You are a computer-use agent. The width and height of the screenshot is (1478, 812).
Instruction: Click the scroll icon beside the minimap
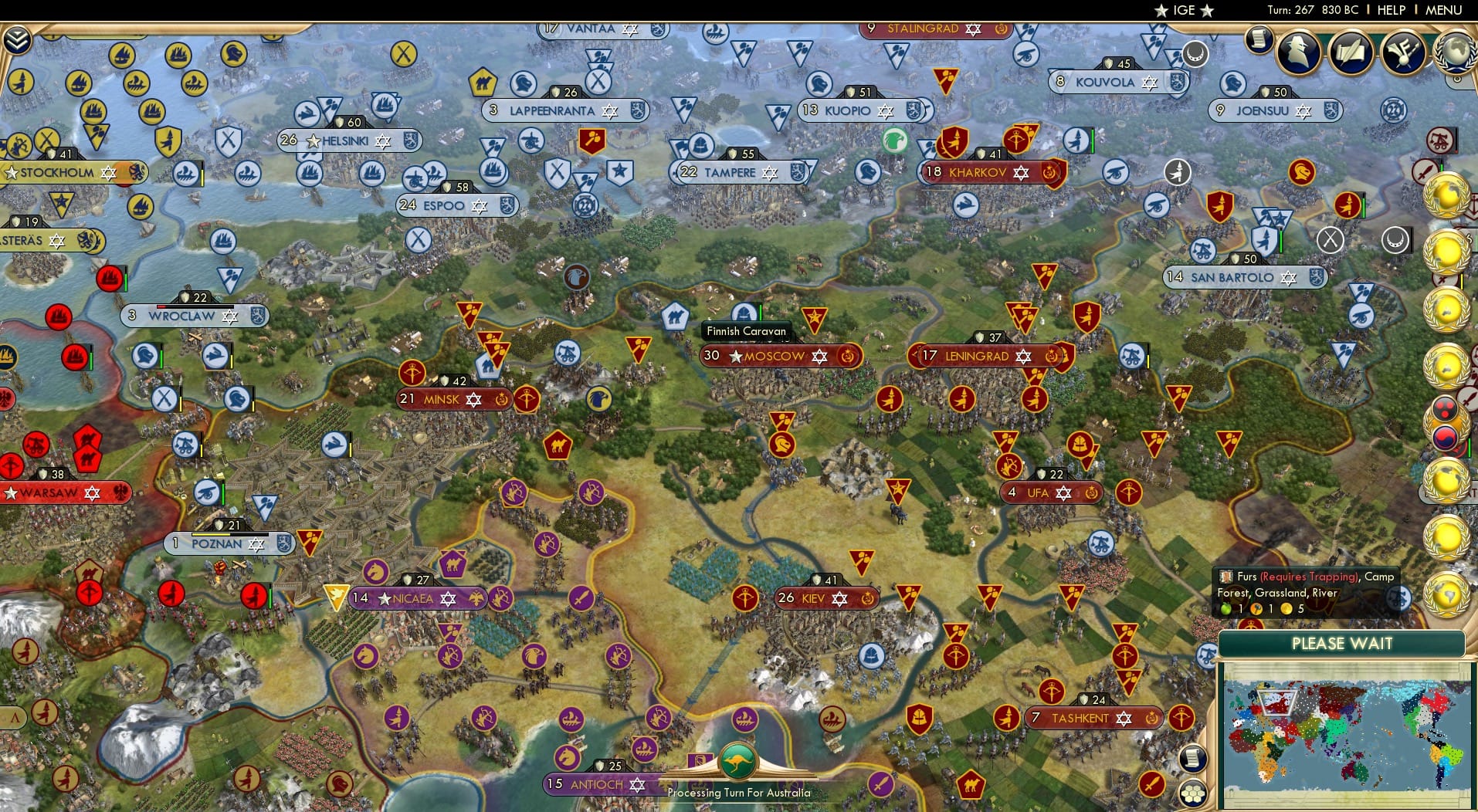[x=1193, y=758]
